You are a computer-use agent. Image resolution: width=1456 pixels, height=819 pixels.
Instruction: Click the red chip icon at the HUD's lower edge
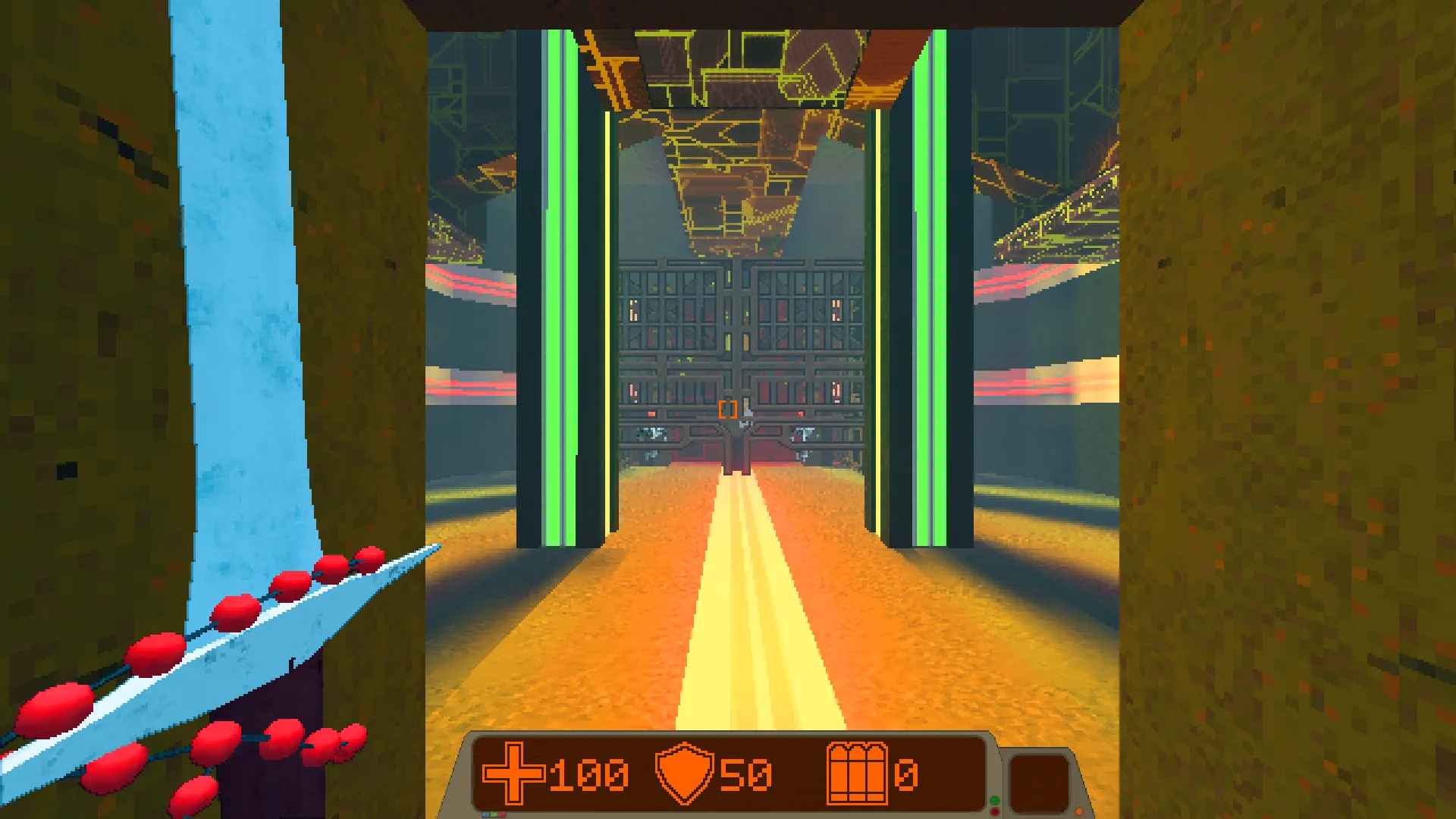[502, 814]
